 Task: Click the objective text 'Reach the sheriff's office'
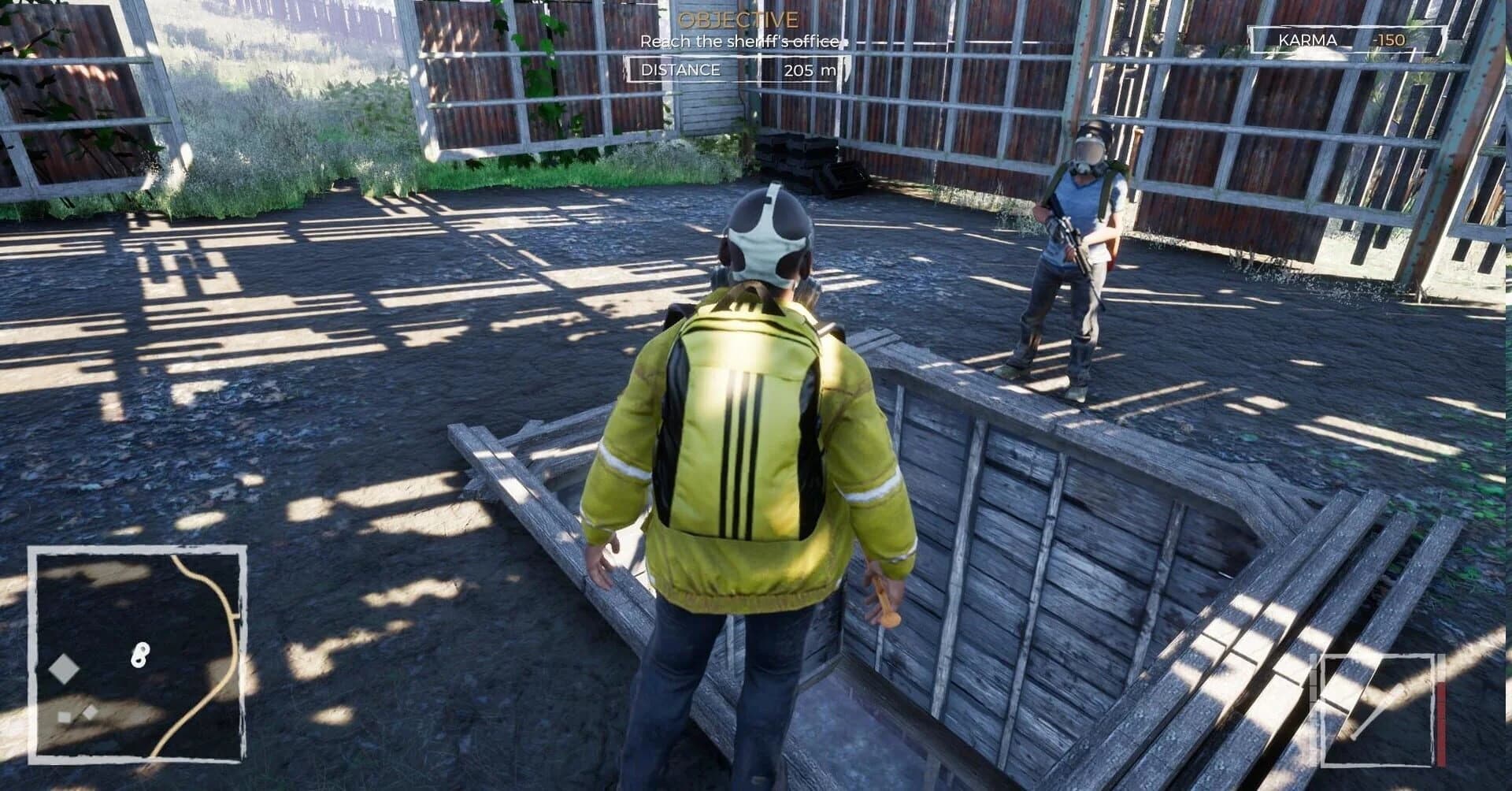[x=739, y=42]
